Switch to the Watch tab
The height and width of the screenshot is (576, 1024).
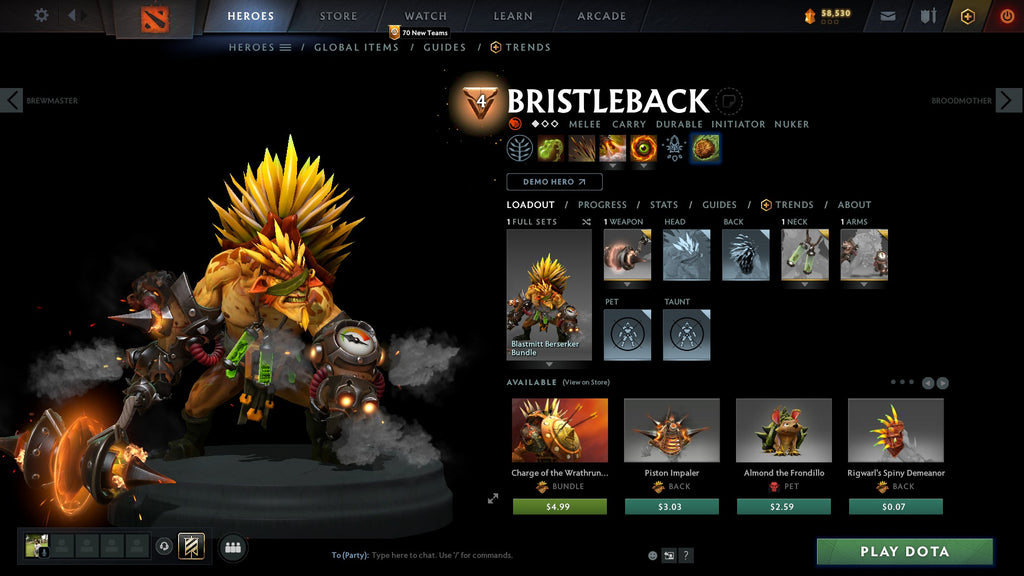[425, 16]
